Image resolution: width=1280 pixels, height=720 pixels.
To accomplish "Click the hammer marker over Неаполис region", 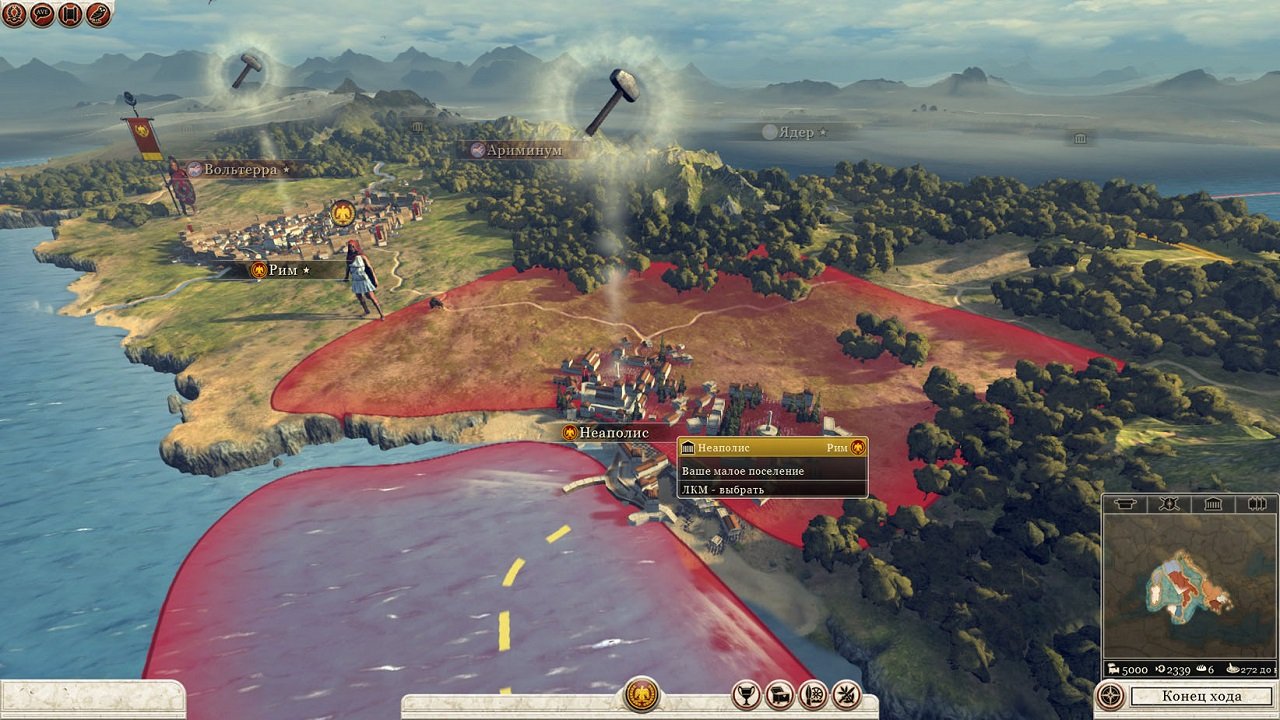I will [246, 67].
